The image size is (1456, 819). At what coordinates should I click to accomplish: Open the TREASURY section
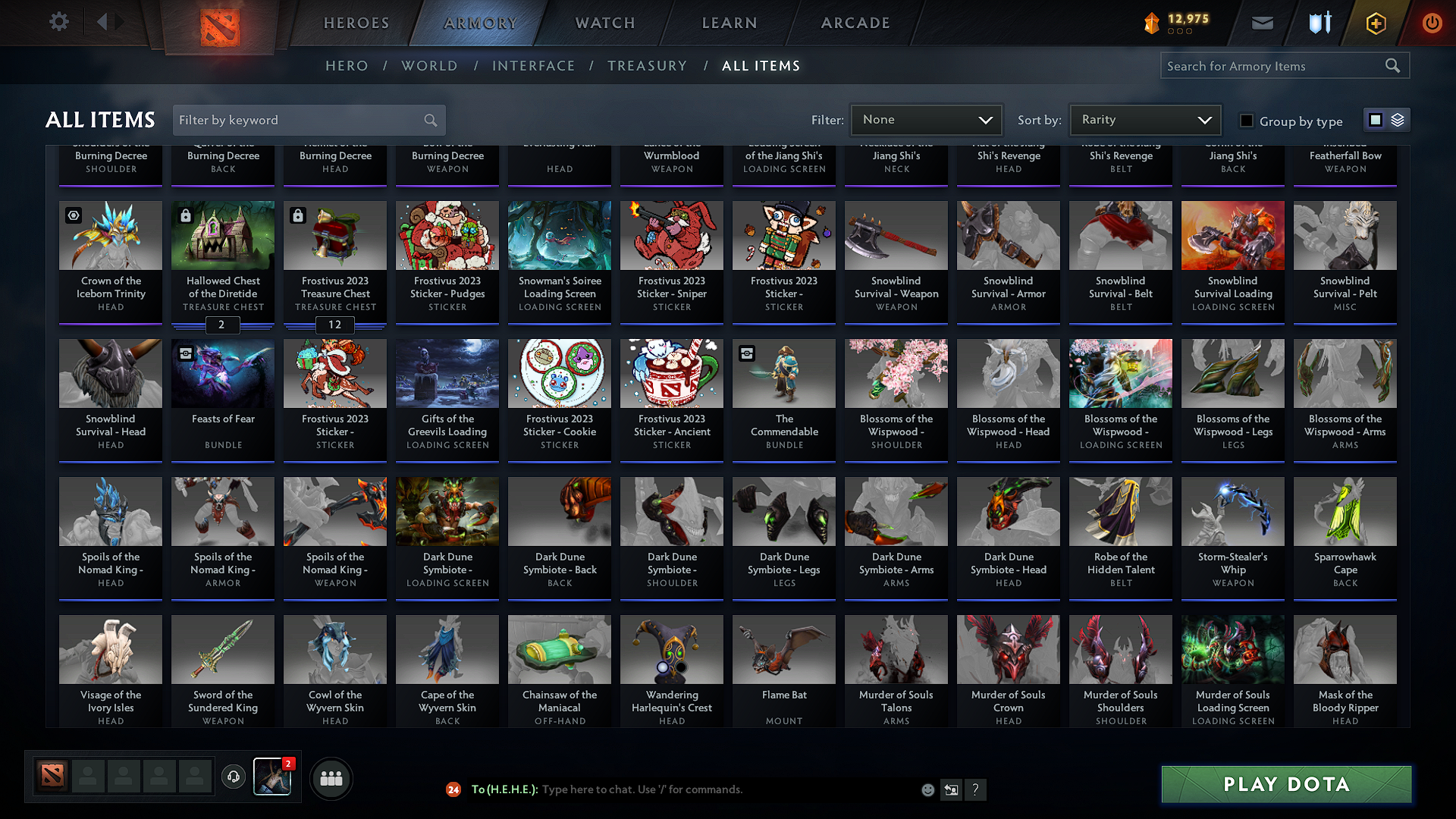[x=648, y=65]
